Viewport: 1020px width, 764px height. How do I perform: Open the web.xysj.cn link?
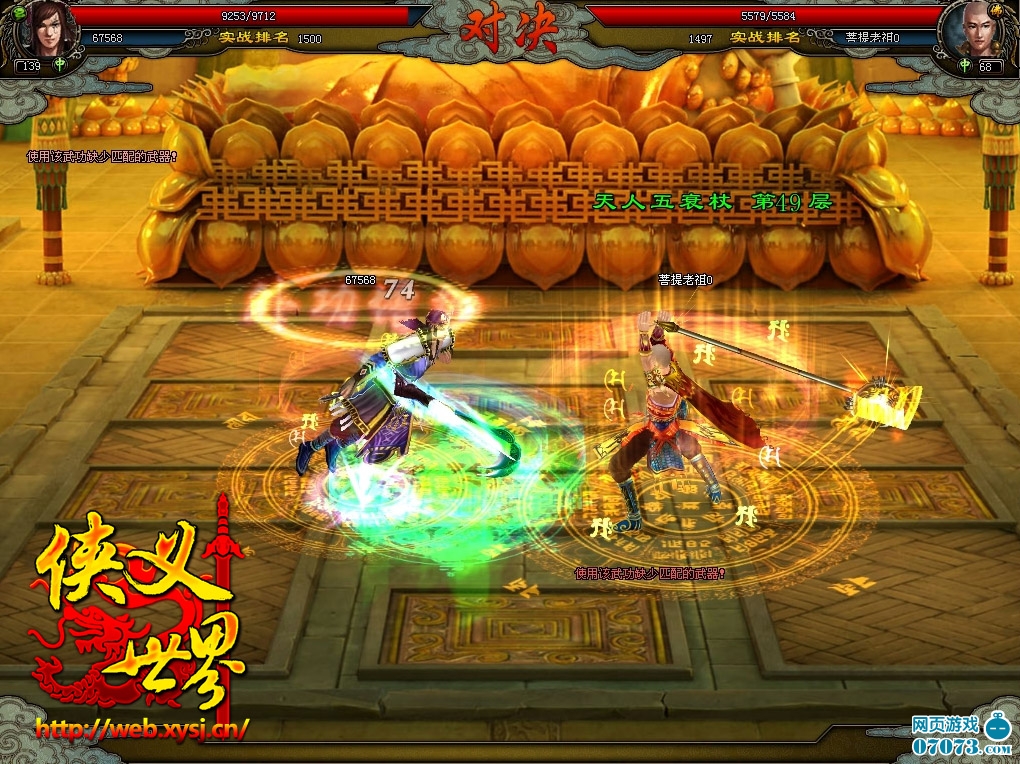pyautogui.click(x=142, y=727)
